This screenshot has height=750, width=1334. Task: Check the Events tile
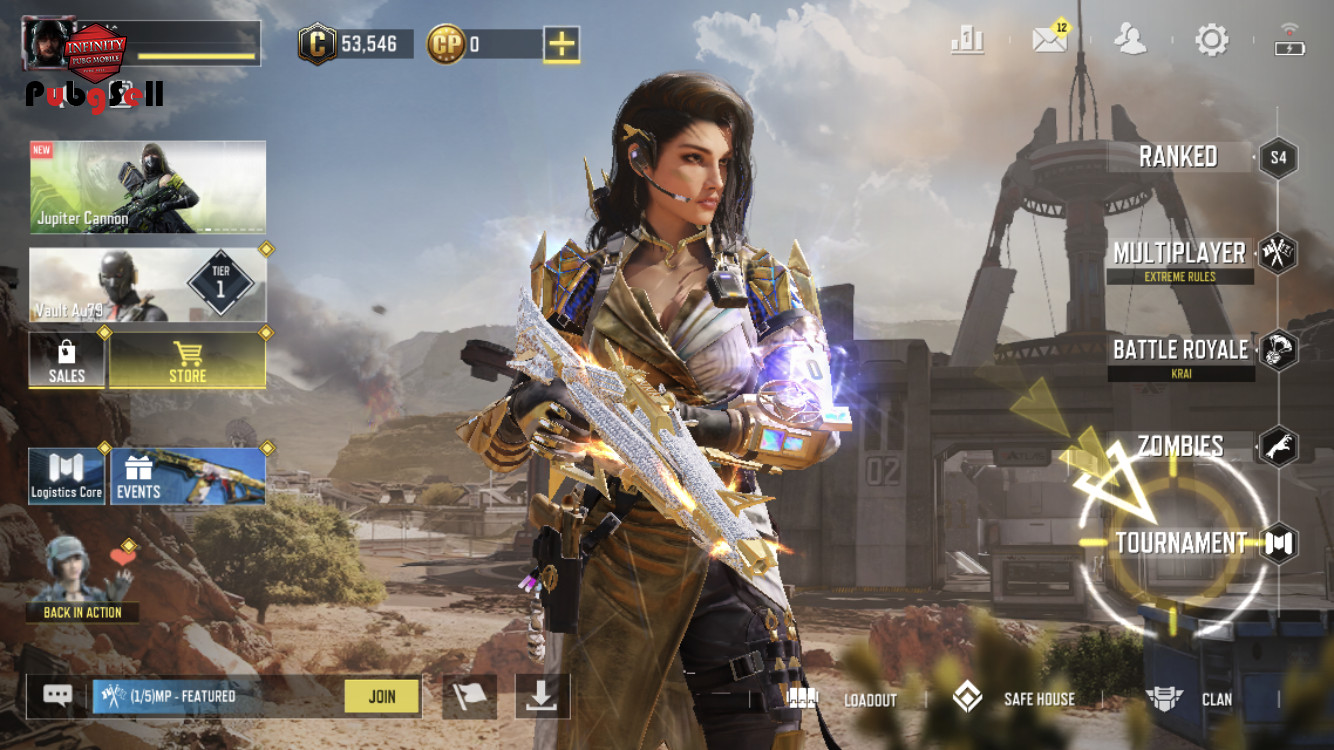(187, 476)
